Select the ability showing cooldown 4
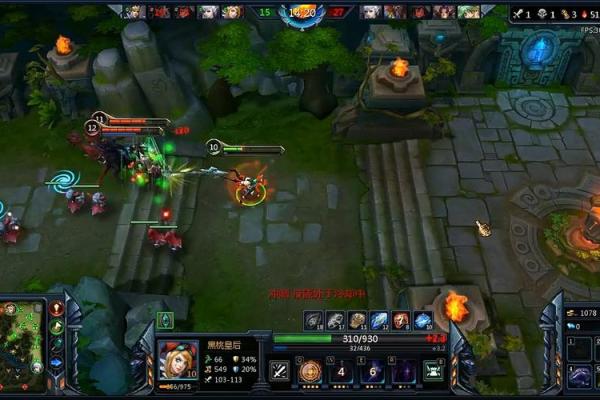This screenshot has height=400, width=600. coord(342,372)
